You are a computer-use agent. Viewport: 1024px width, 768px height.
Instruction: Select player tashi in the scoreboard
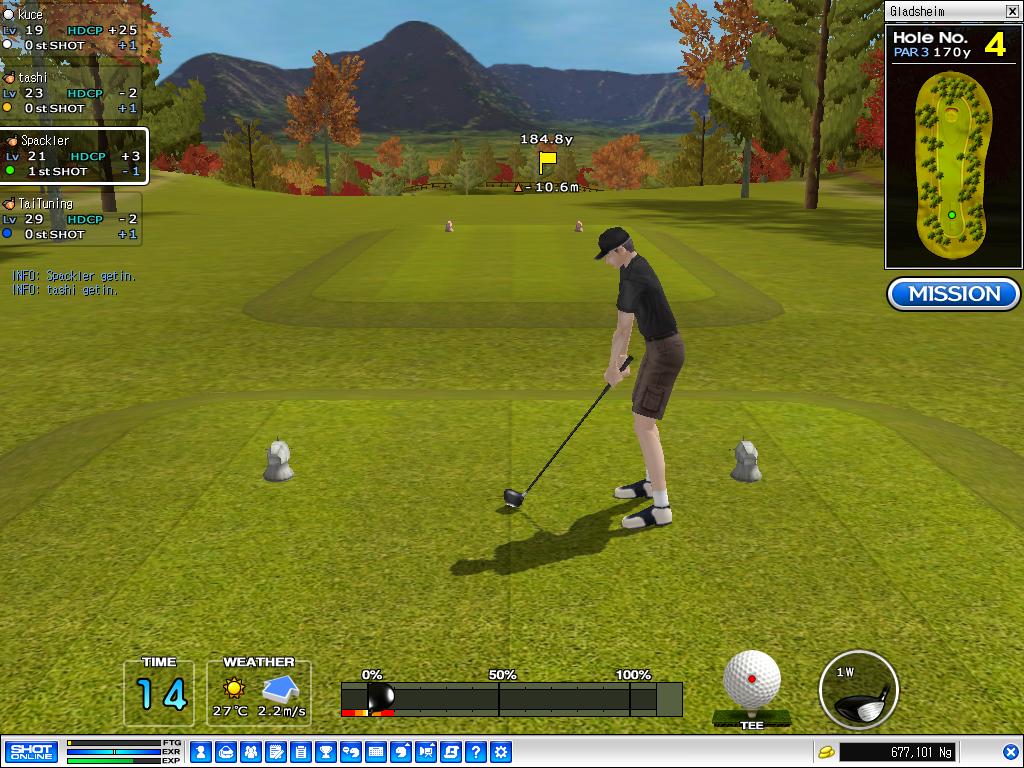pyautogui.click(x=70, y=93)
